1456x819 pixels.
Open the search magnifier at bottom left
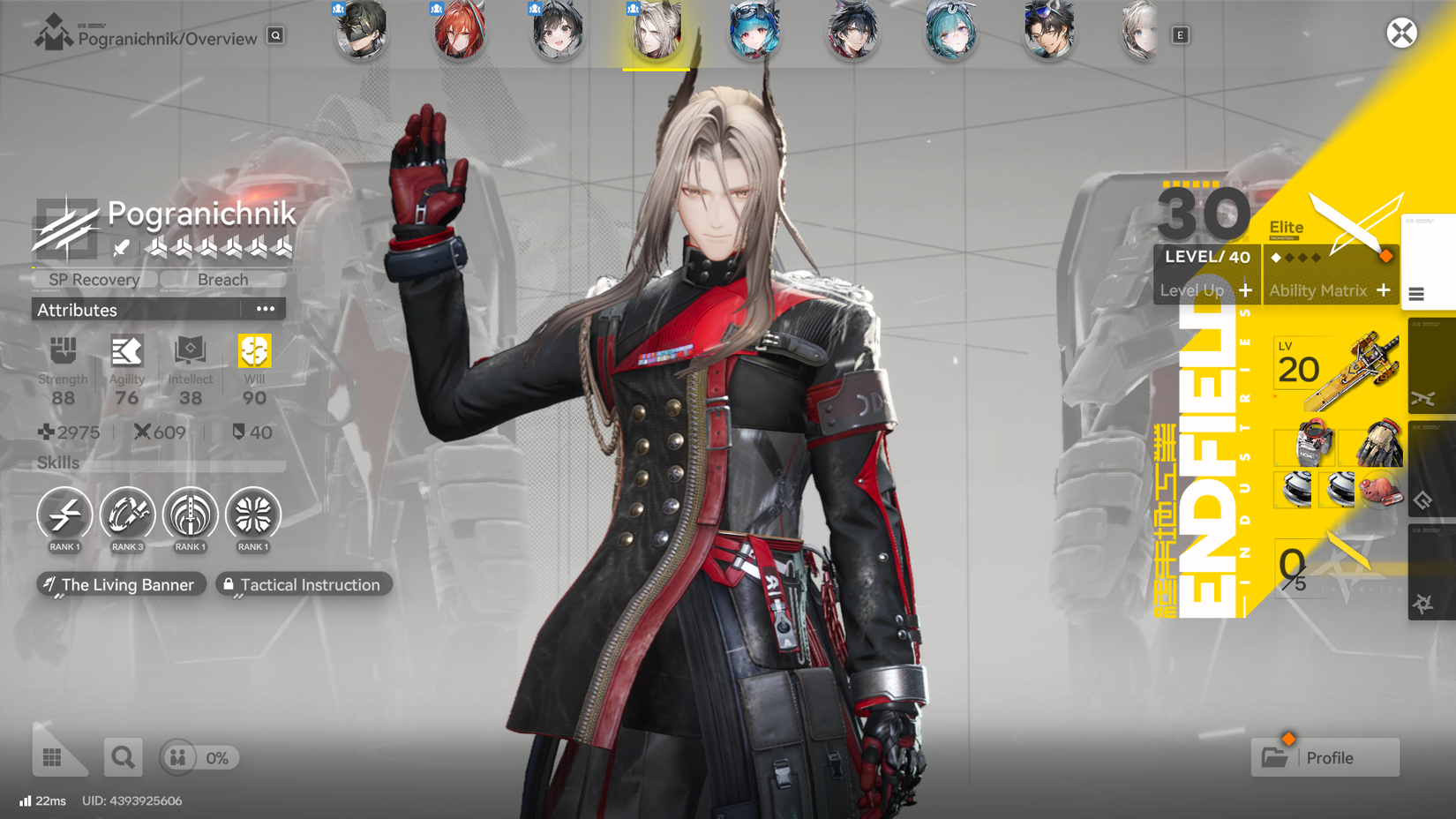point(123,757)
